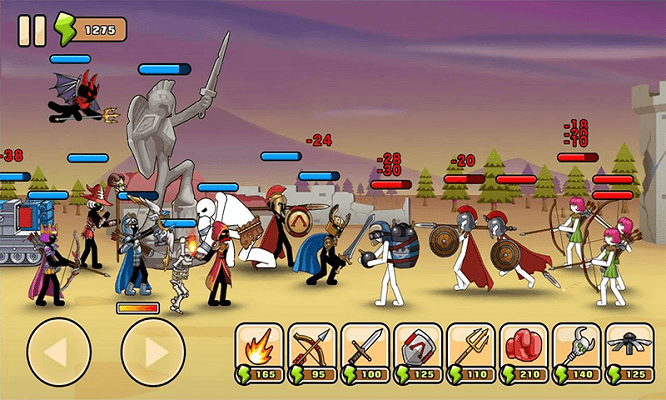This screenshot has width=666, height=400.
Task: Select the red shield unit card
Action: click(x=418, y=354)
